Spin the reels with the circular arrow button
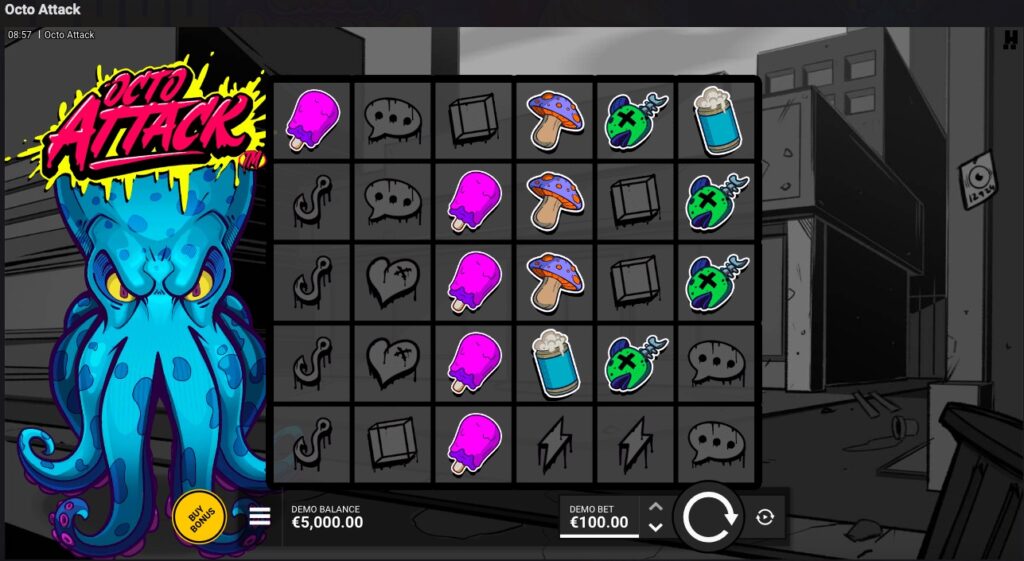The width and height of the screenshot is (1024, 561). (710, 517)
